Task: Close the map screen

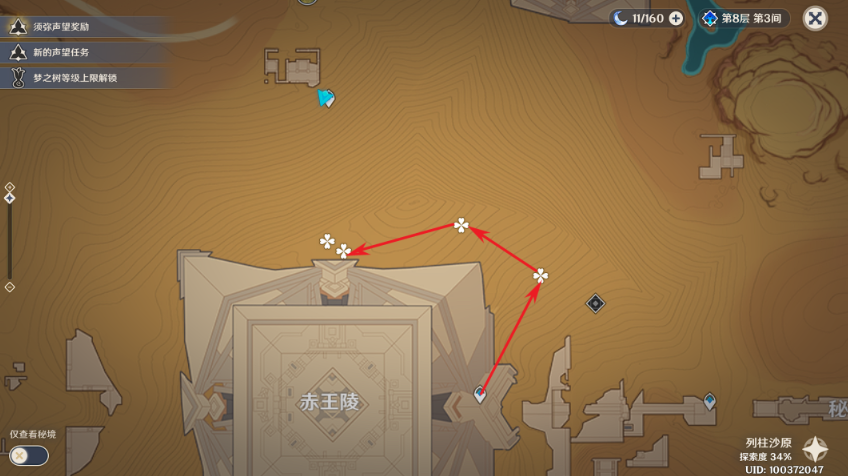Action: click(x=816, y=18)
